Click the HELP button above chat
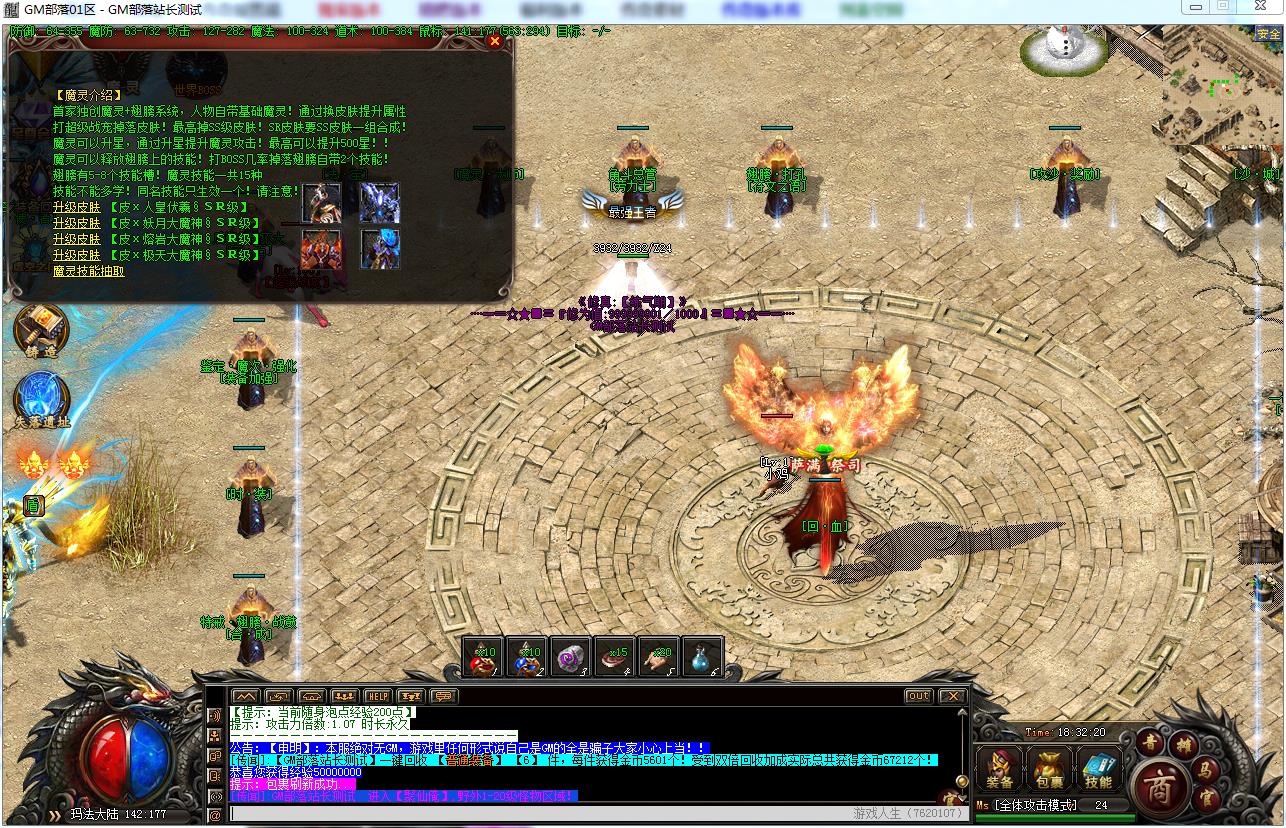This screenshot has width=1286, height=828. pos(377,696)
